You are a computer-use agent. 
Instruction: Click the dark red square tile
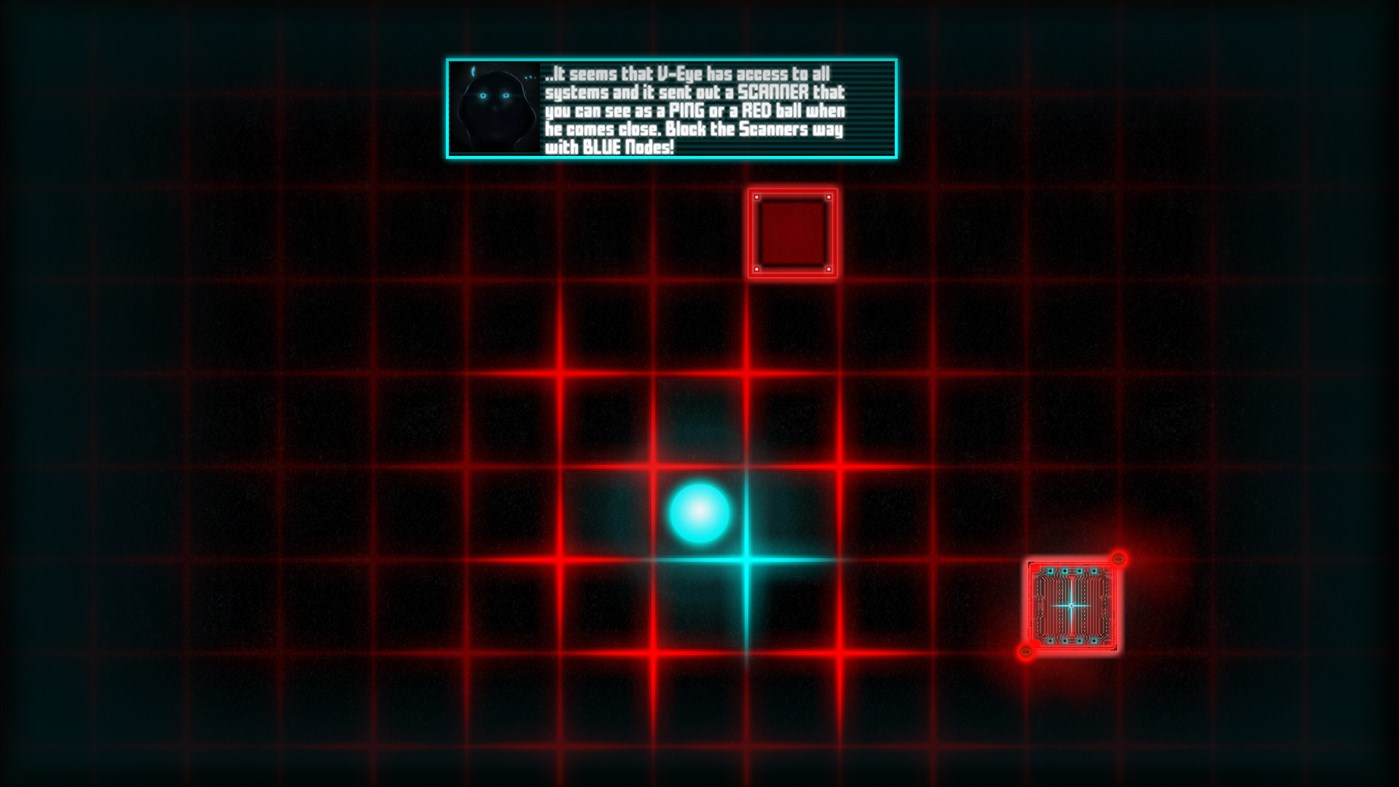(x=792, y=232)
